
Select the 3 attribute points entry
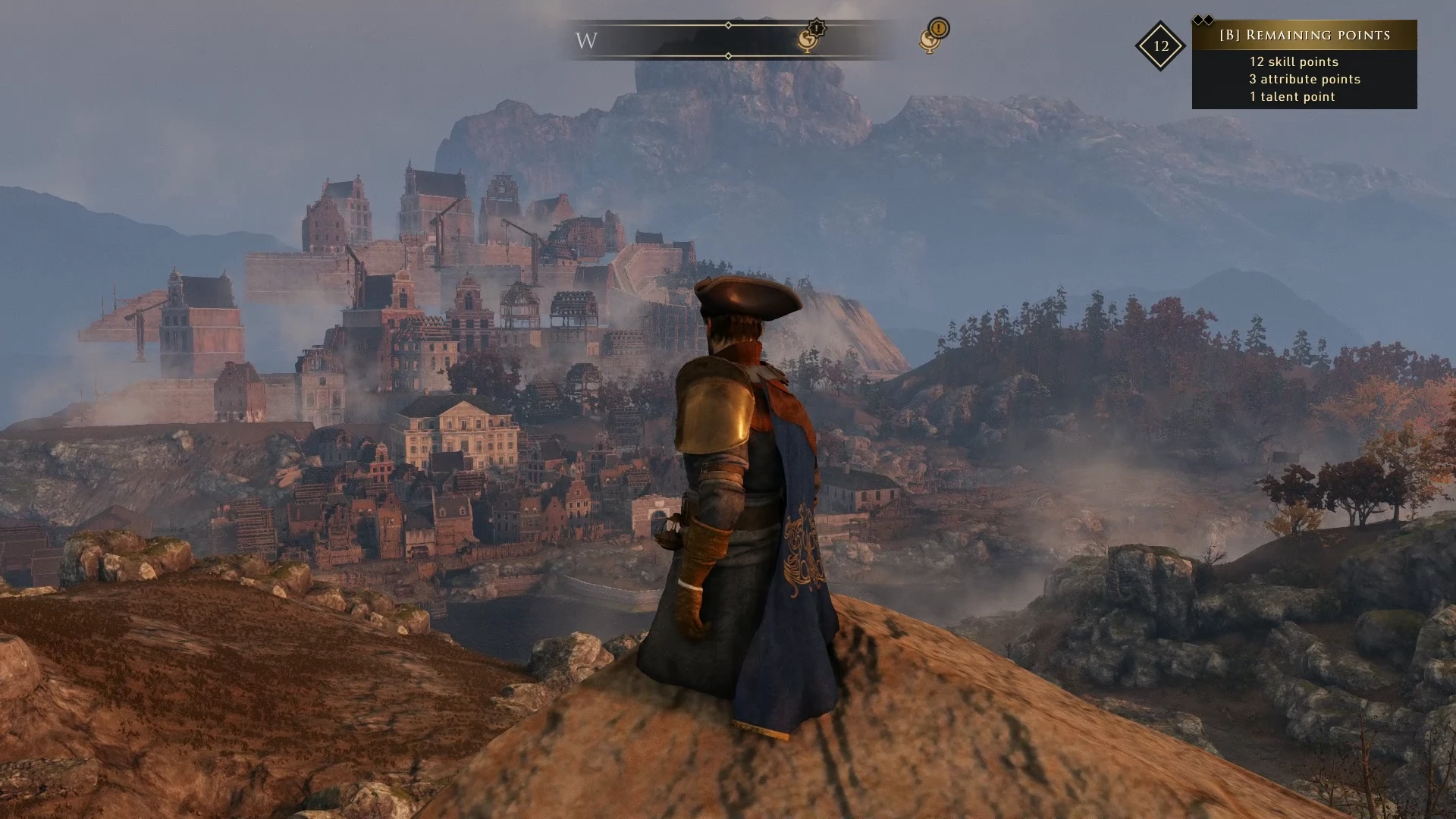pos(1305,79)
